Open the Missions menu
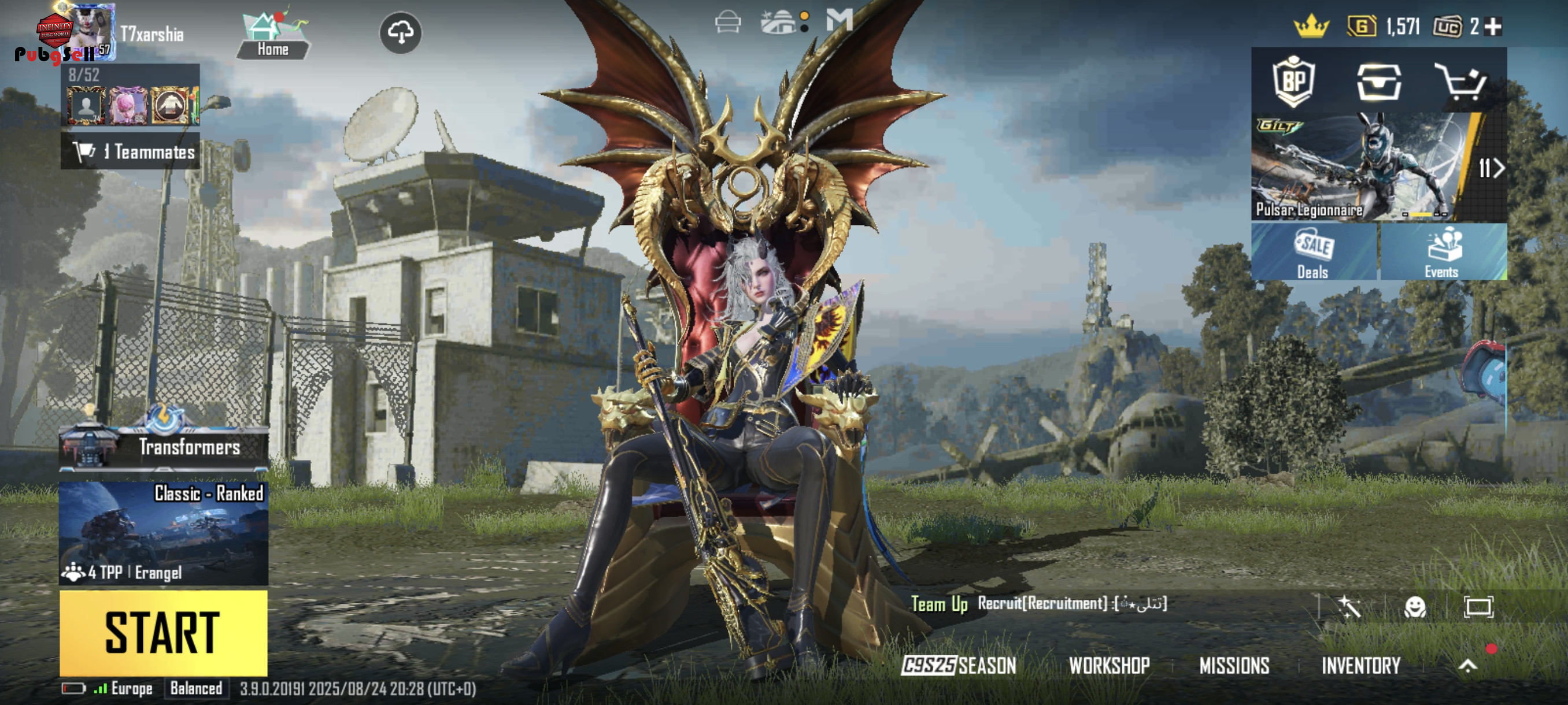Image resolution: width=1568 pixels, height=705 pixels. pyautogui.click(x=1234, y=666)
